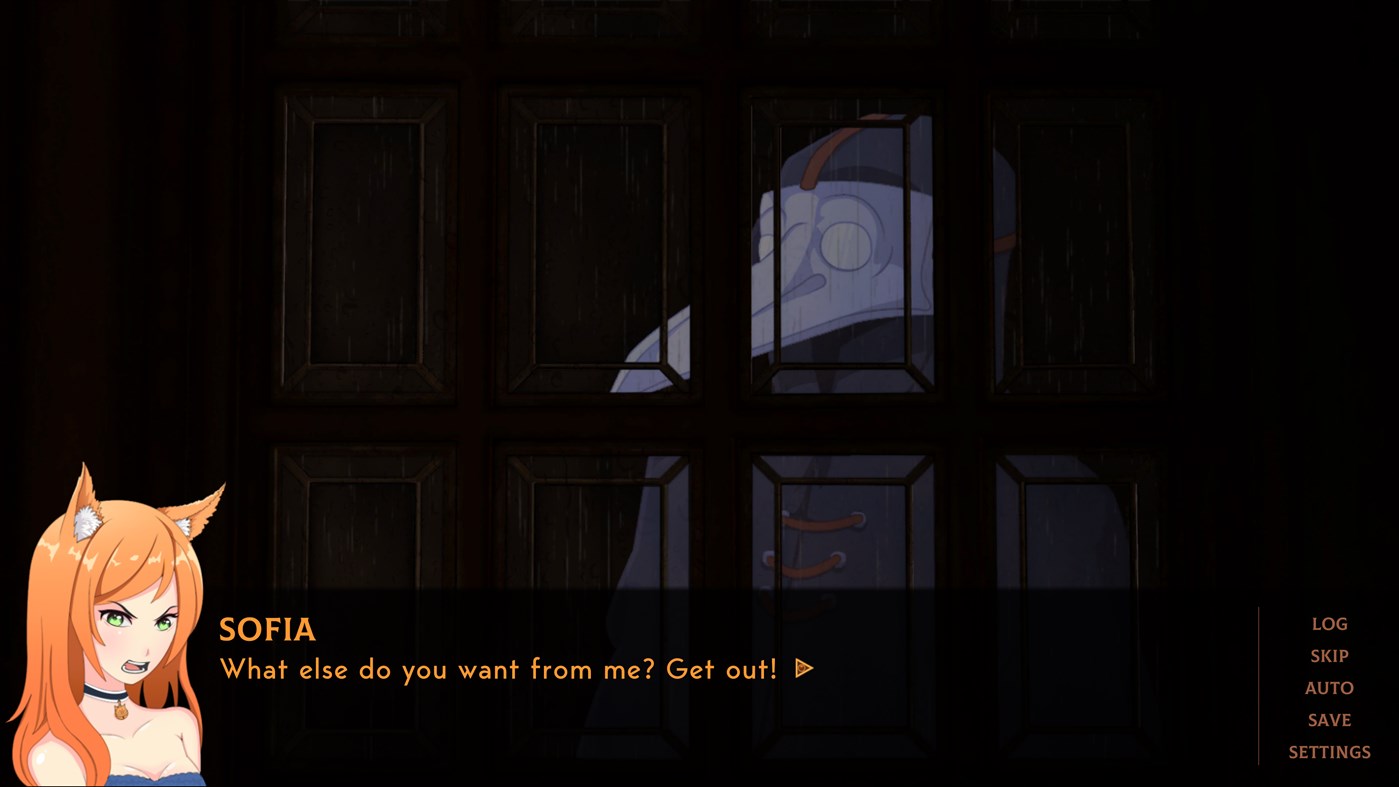Viewport: 1399px width, 787px height.
Task: Select the SOFIA name label
Action: [267, 630]
